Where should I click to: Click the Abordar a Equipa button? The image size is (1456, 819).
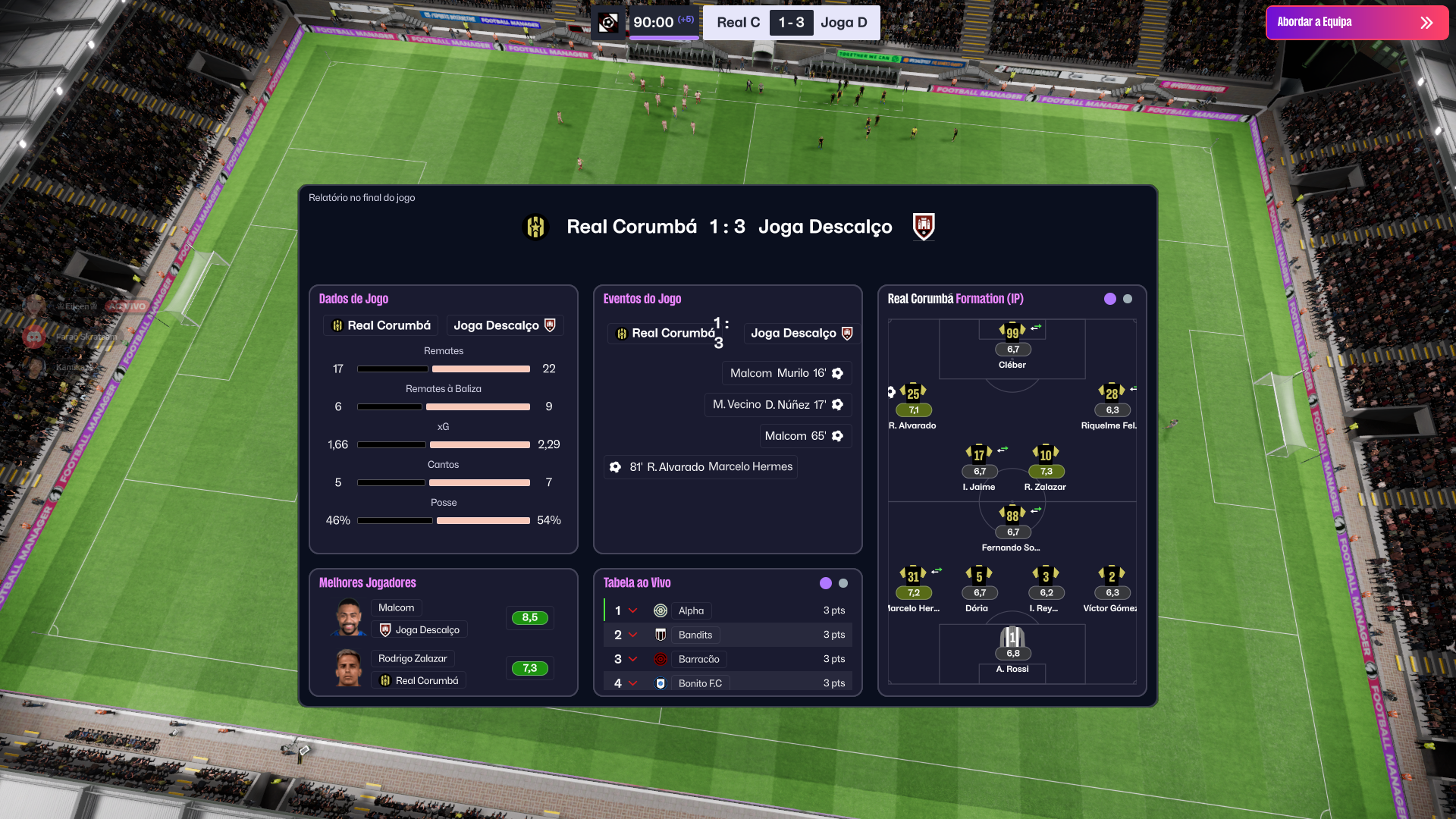click(x=1356, y=23)
